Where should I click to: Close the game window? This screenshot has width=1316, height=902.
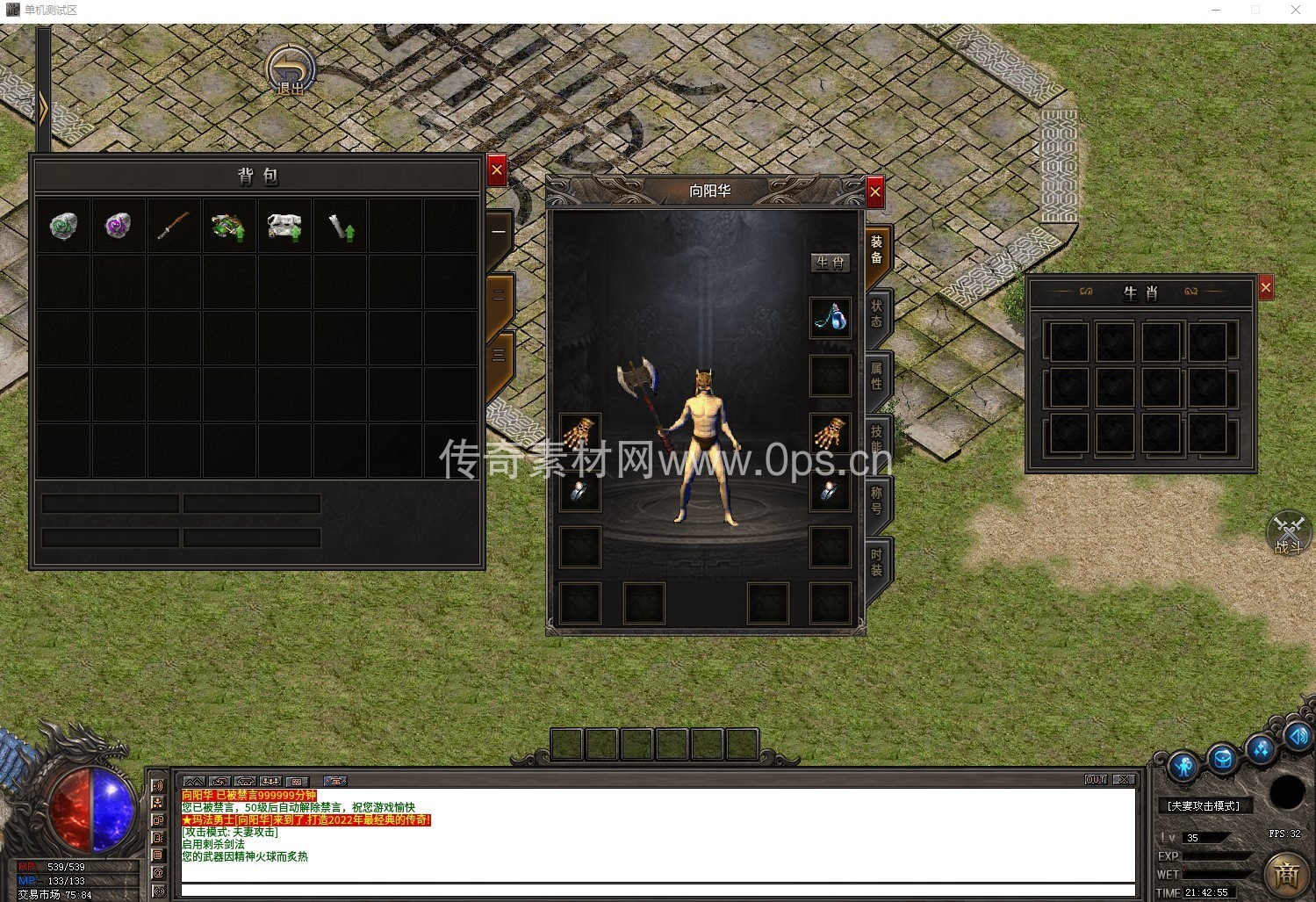(1295, 11)
